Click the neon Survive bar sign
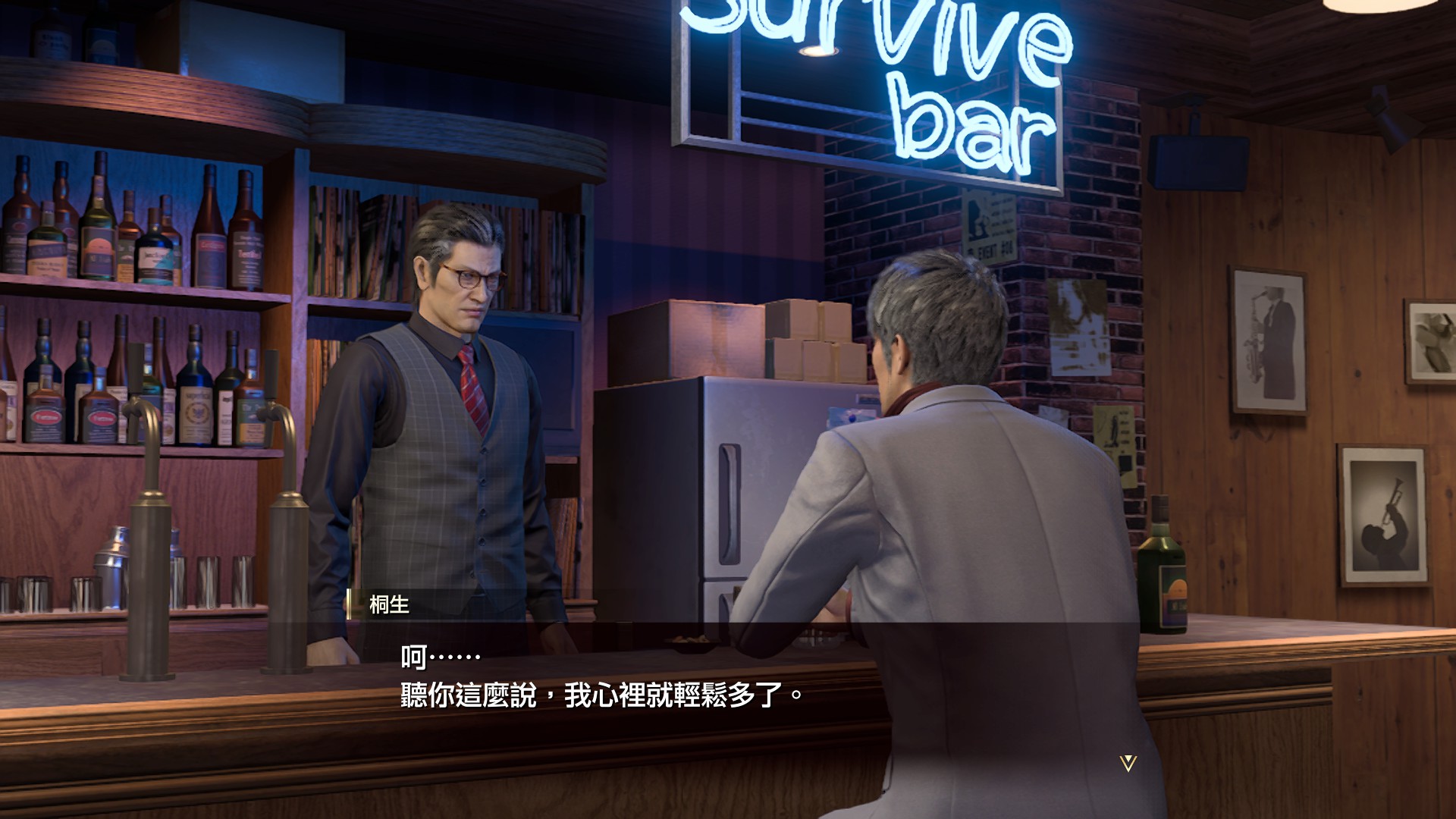This screenshot has height=819, width=1456. click(x=910, y=83)
